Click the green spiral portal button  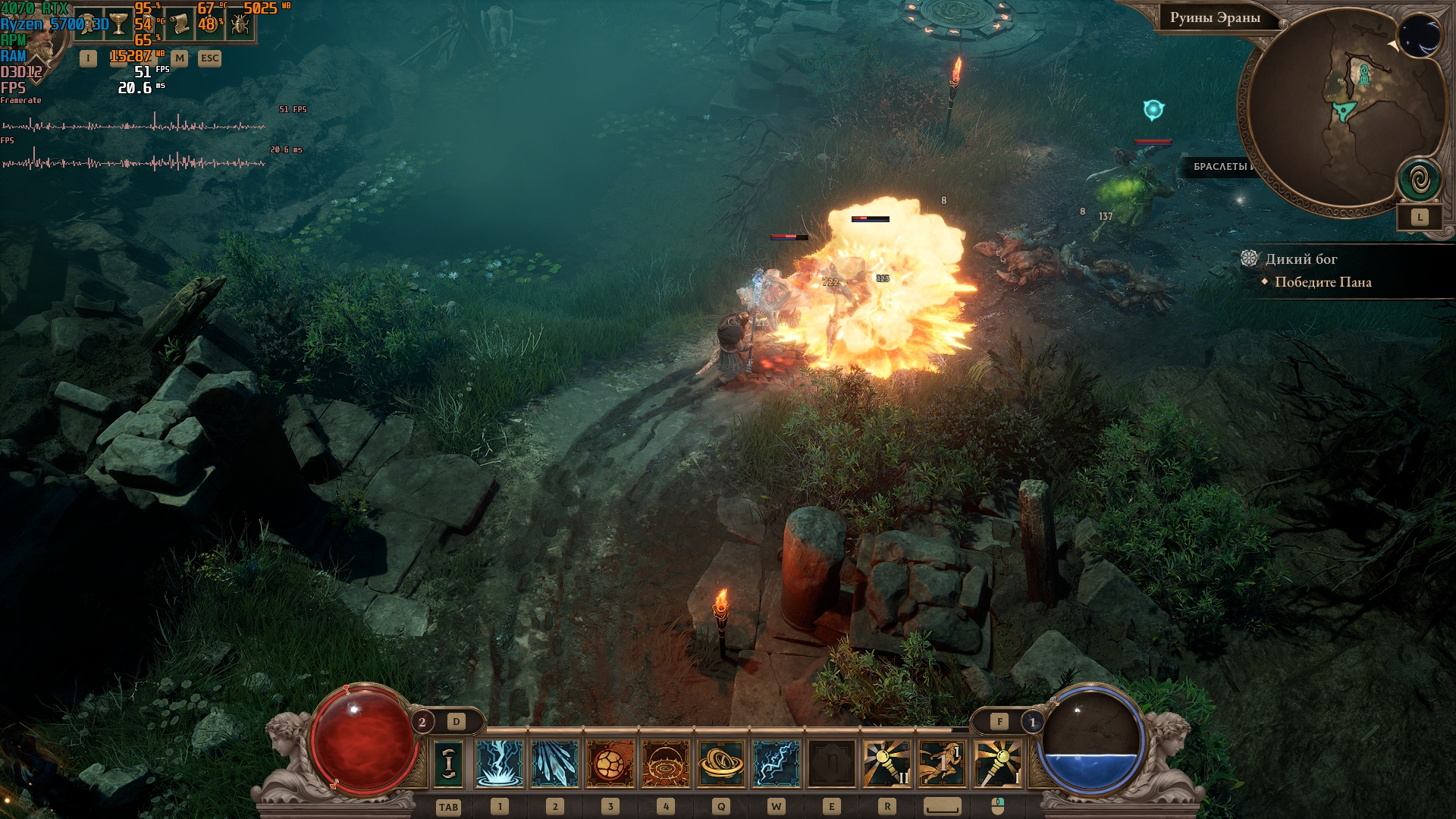click(x=1420, y=180)
